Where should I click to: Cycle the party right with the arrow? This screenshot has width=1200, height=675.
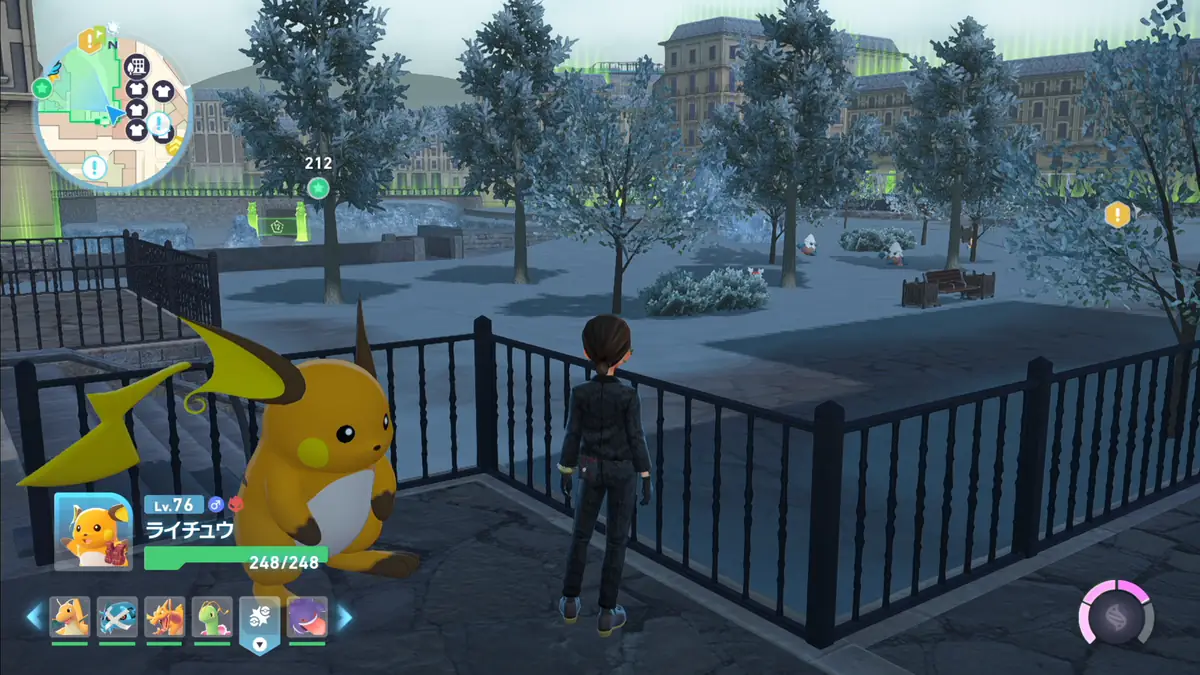[344, 617]
